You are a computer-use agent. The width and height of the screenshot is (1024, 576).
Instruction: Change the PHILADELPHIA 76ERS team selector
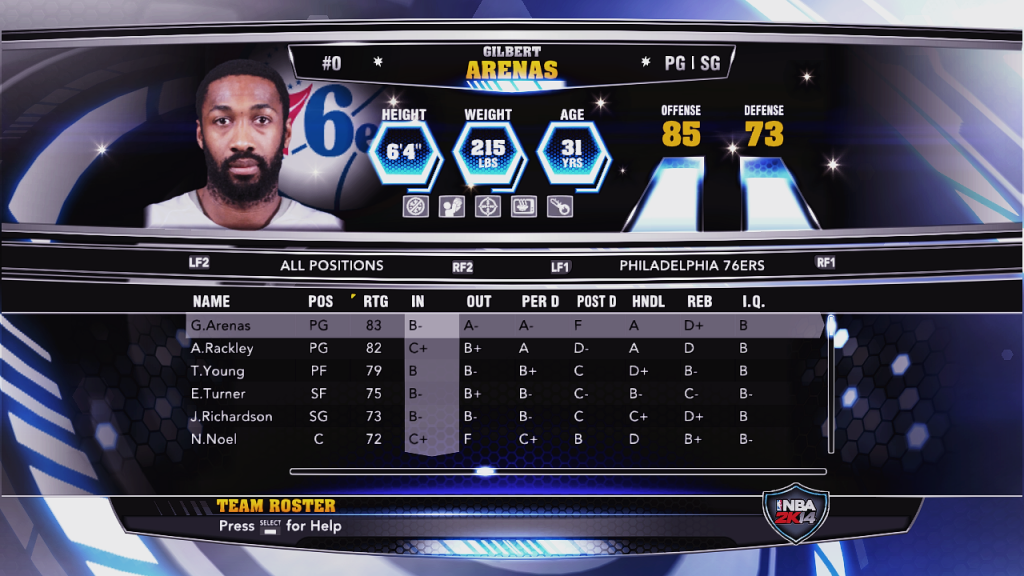692,266
